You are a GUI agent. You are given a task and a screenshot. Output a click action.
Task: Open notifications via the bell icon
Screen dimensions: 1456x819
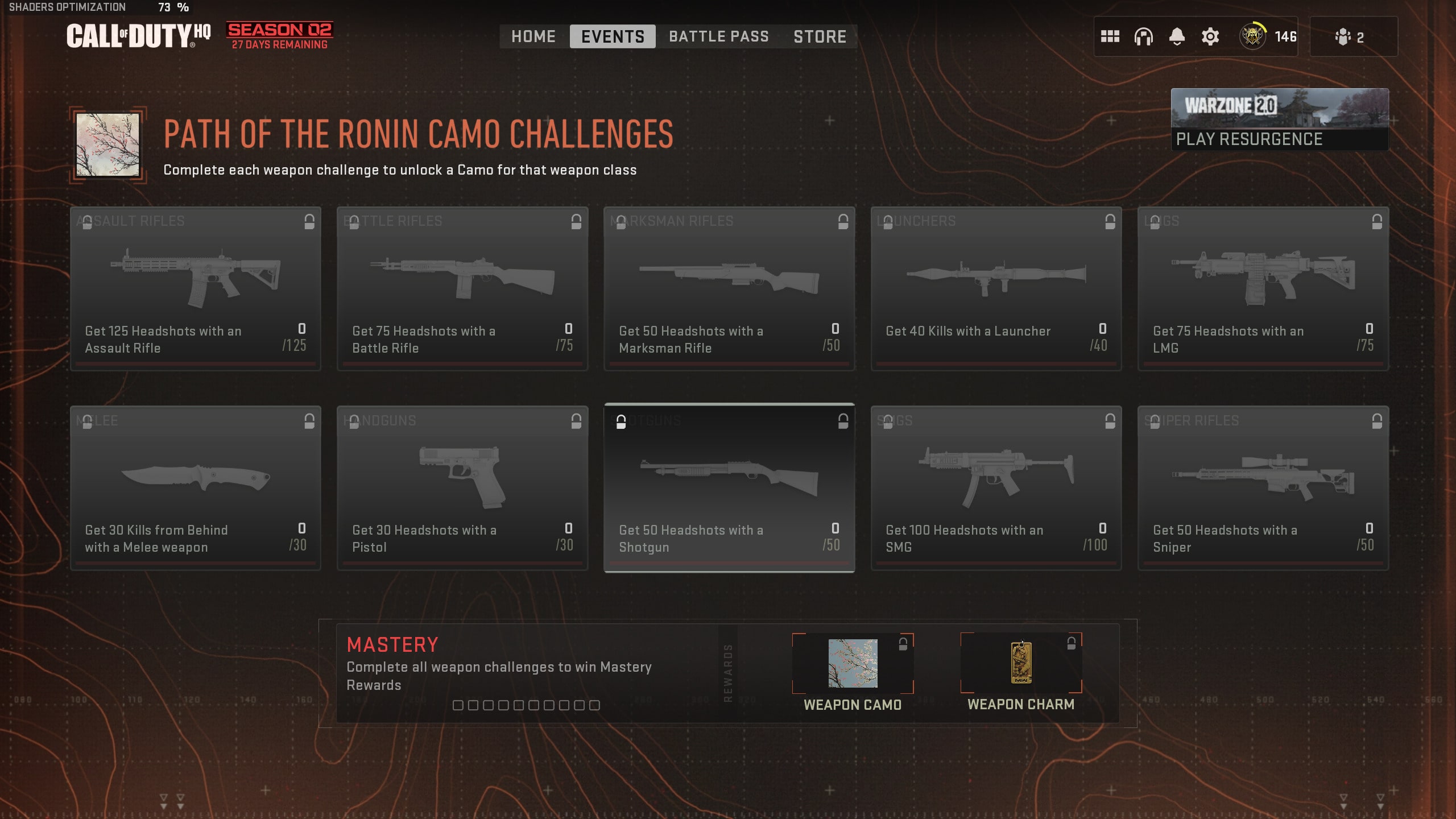coord(1176,36)
